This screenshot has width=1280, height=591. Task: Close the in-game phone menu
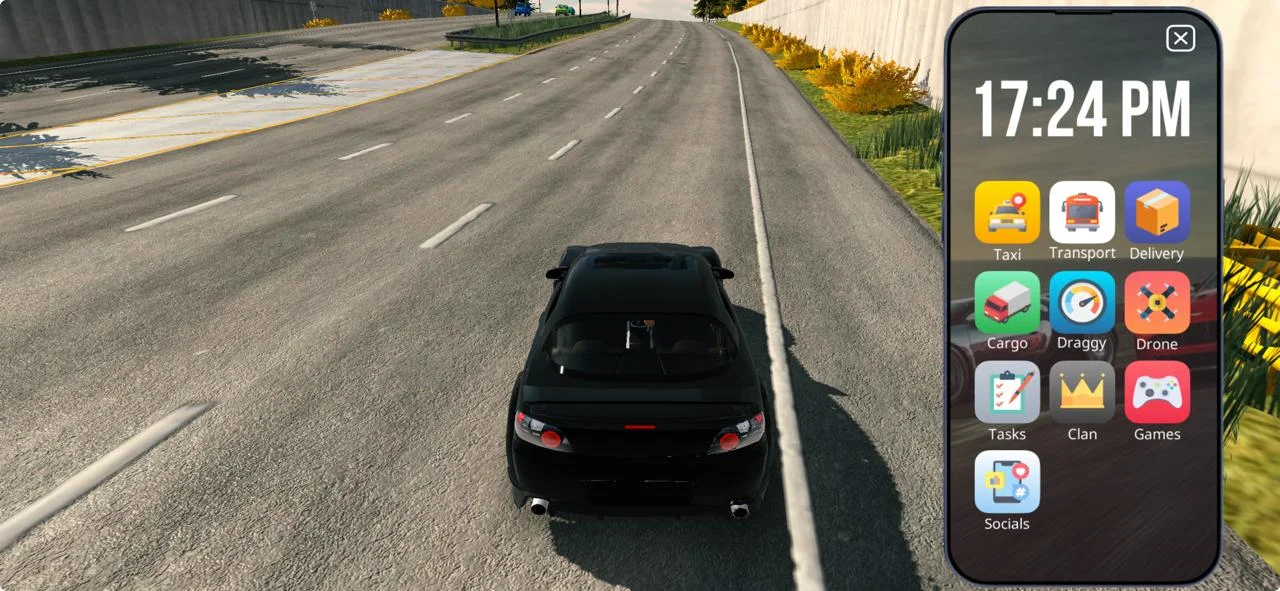(x=1180, y=39)
